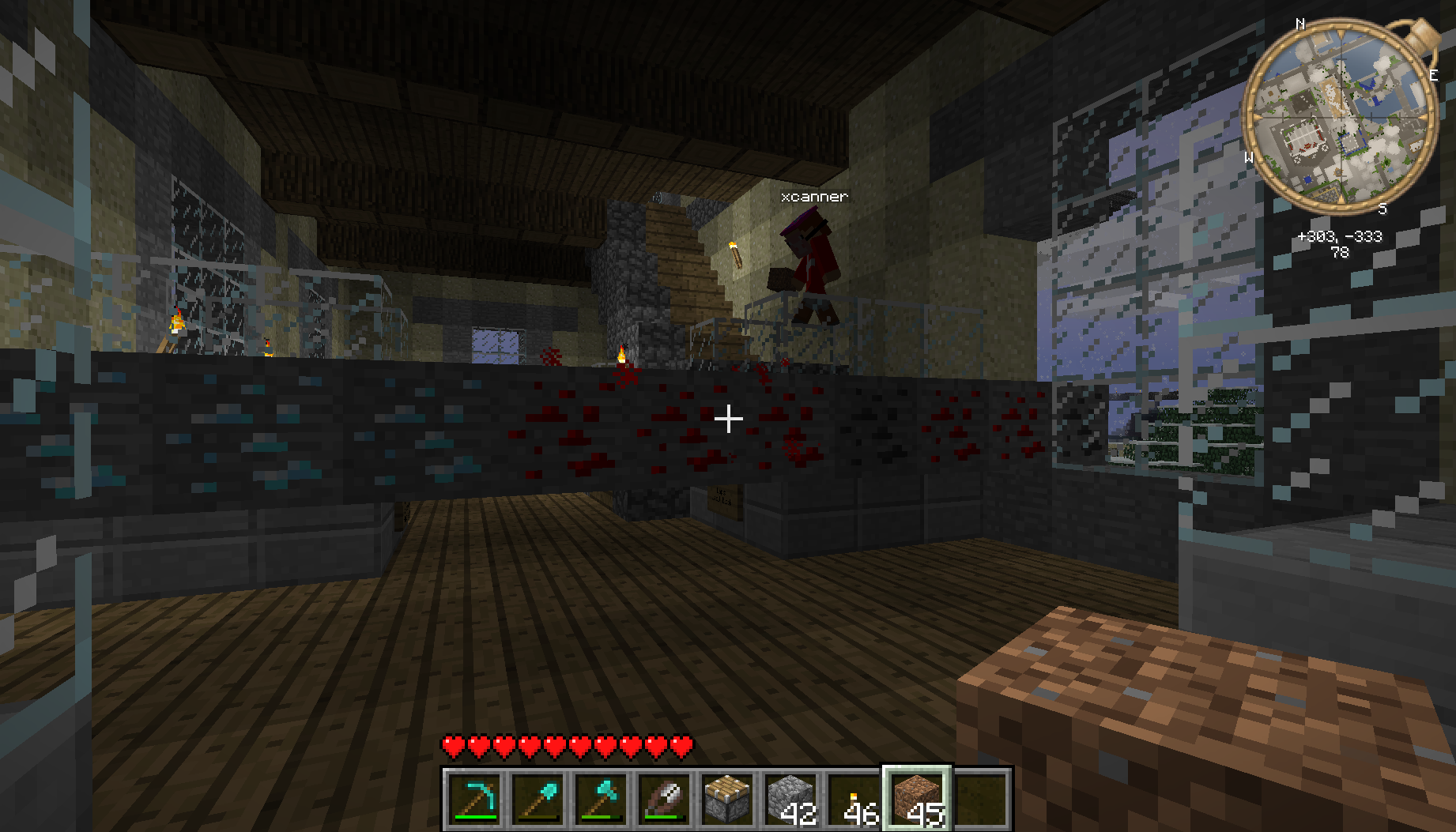The image size is (1456, 832).
Task: Select the diamond shovel hotbar slot
Action: coord(538,799)
